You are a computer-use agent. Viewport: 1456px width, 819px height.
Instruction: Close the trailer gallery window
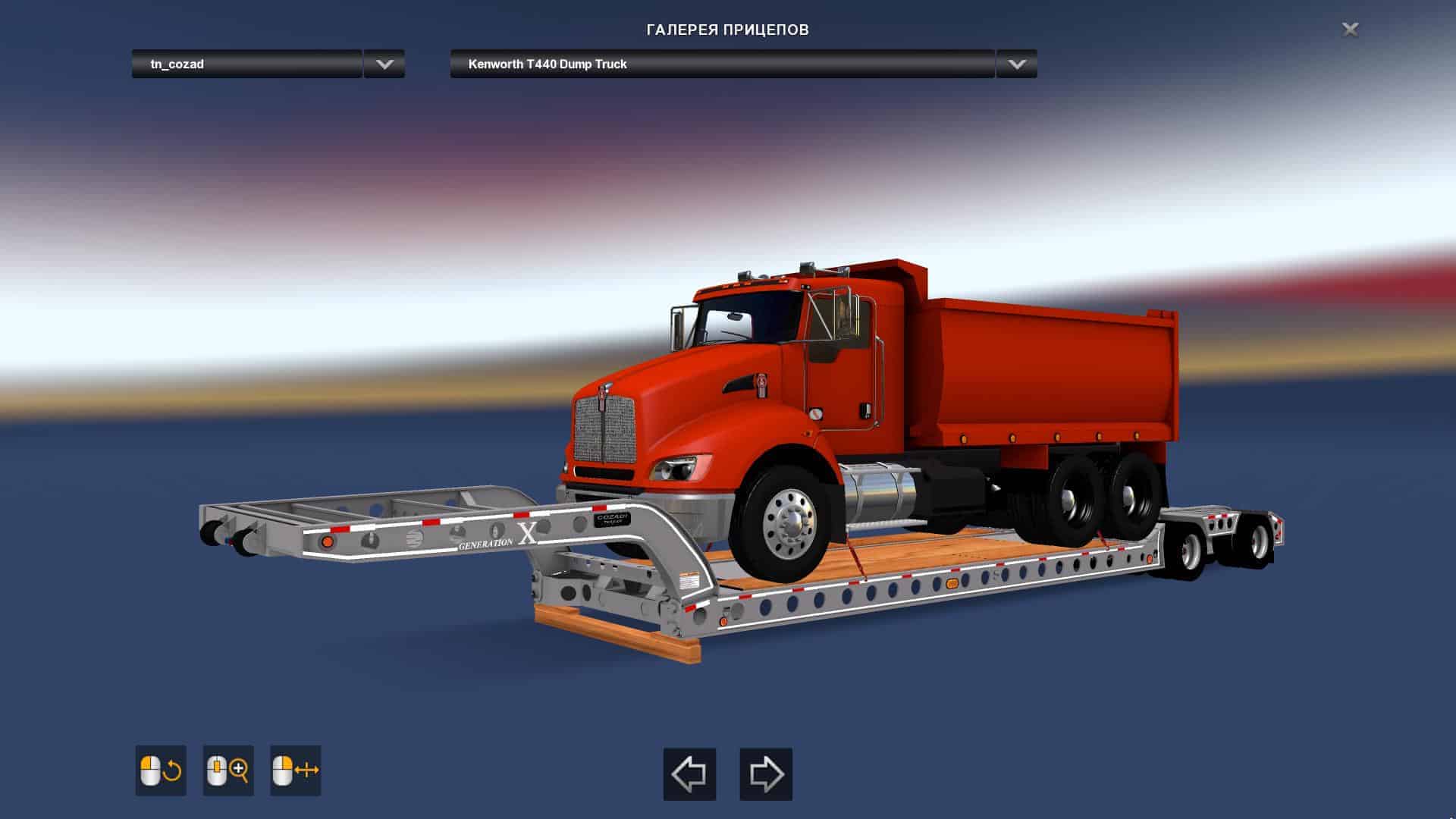pos(1350,30)
